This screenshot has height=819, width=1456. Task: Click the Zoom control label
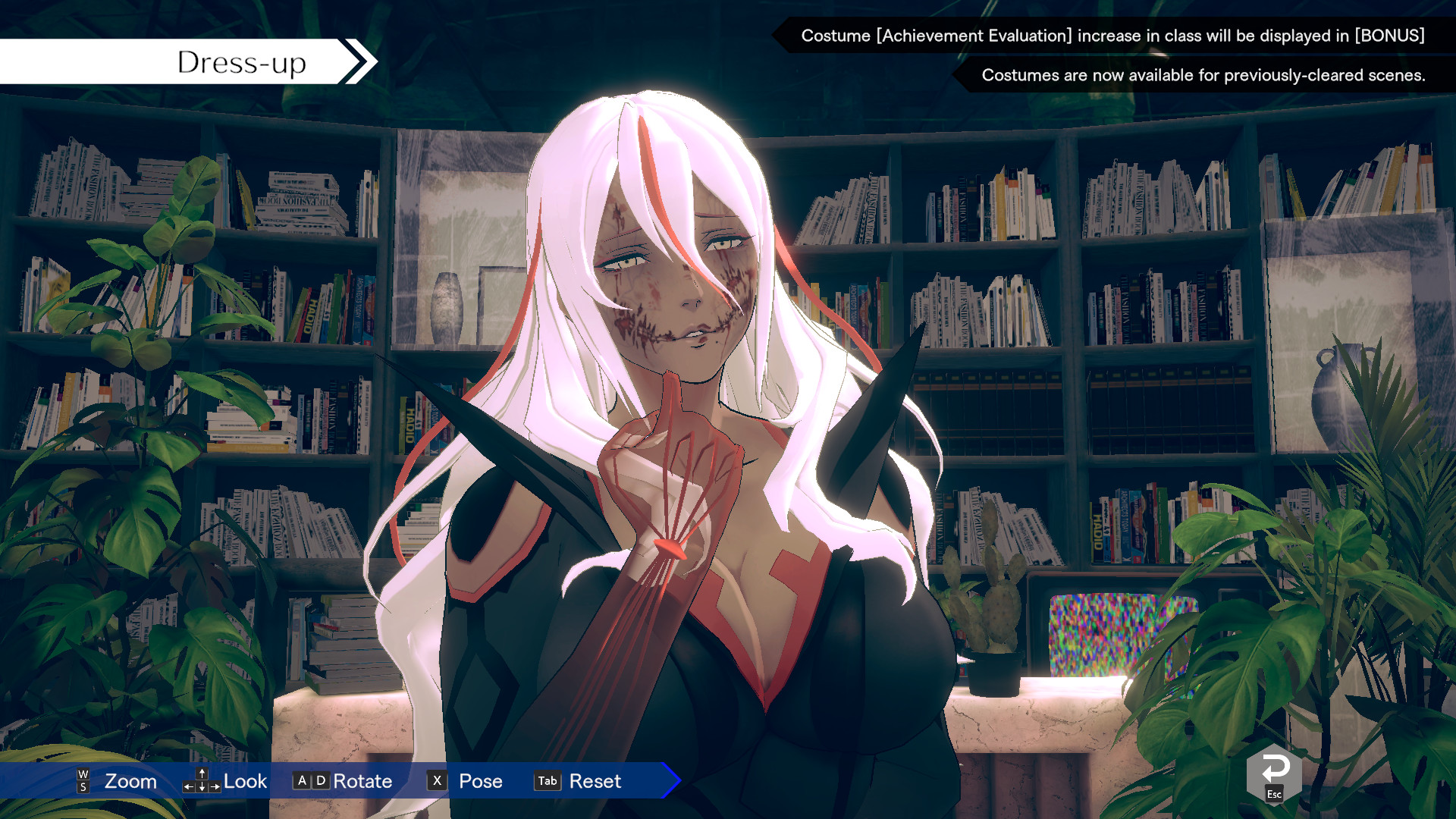(x=130, y=781)
